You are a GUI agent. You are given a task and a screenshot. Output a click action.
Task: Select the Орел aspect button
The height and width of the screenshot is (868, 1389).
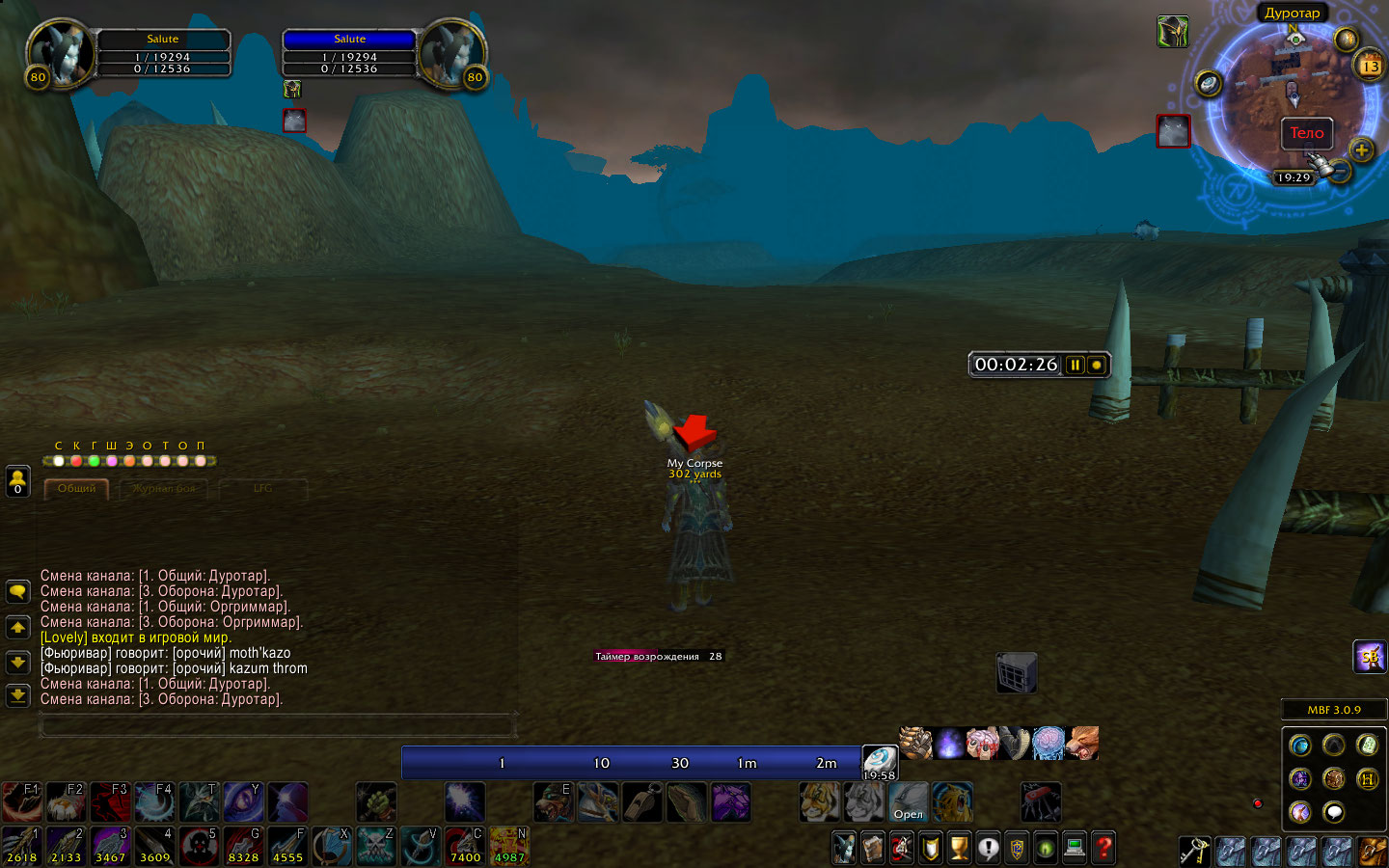pyautogui.click(x=908, y=801)
